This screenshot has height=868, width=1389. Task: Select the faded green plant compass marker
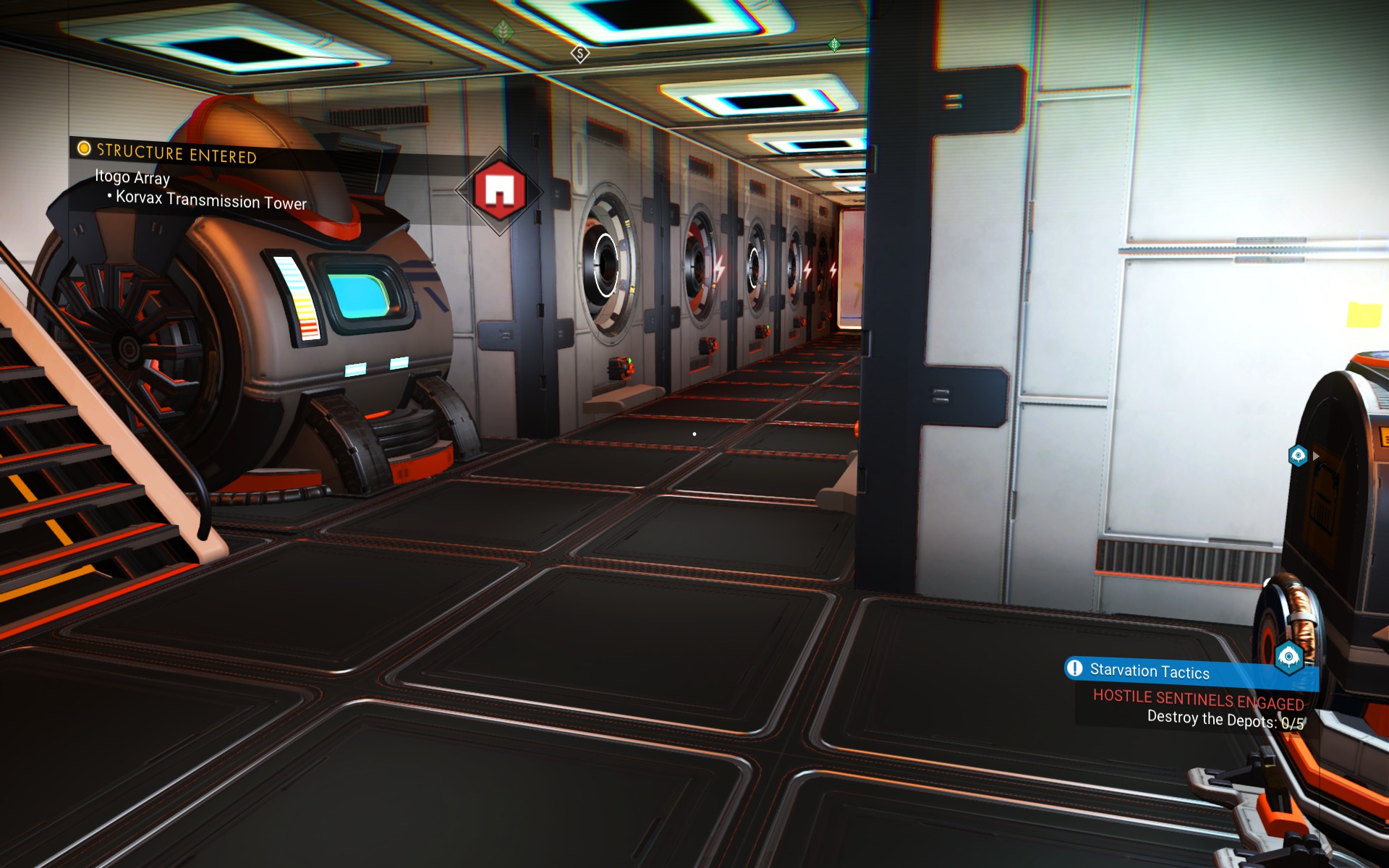tap(503, 31)
